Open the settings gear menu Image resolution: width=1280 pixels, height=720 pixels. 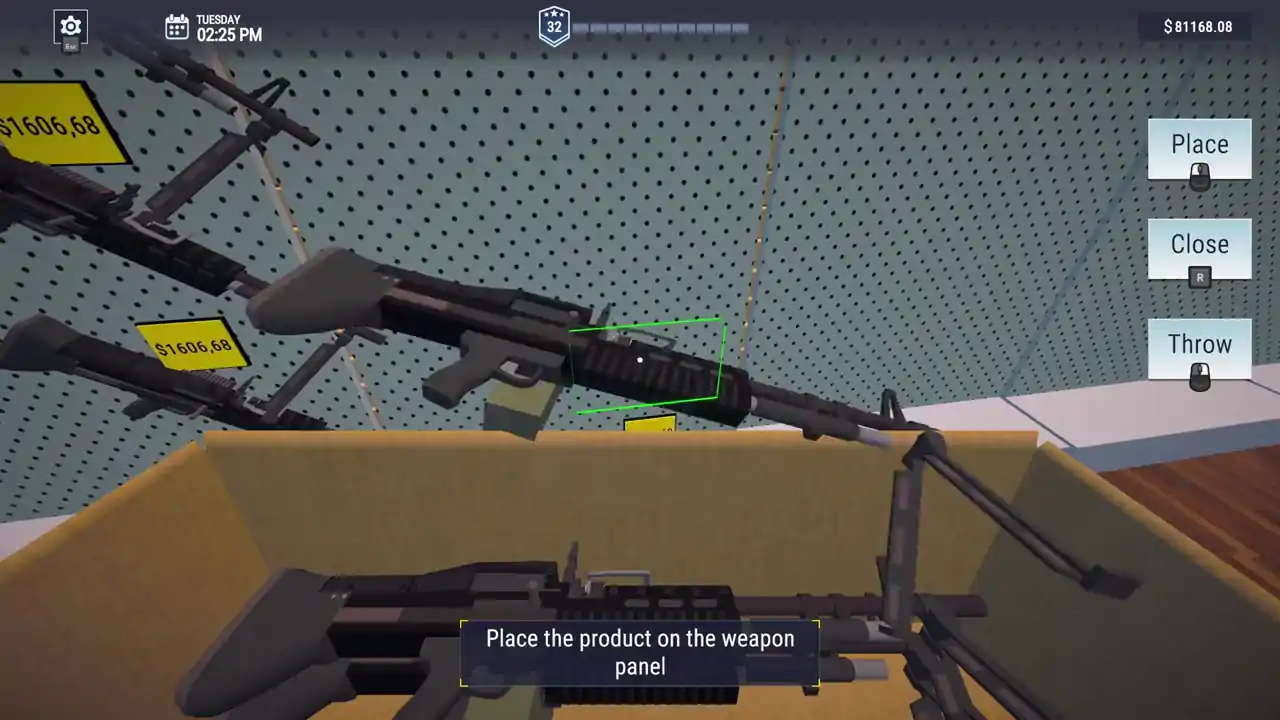tap(70, 27)
